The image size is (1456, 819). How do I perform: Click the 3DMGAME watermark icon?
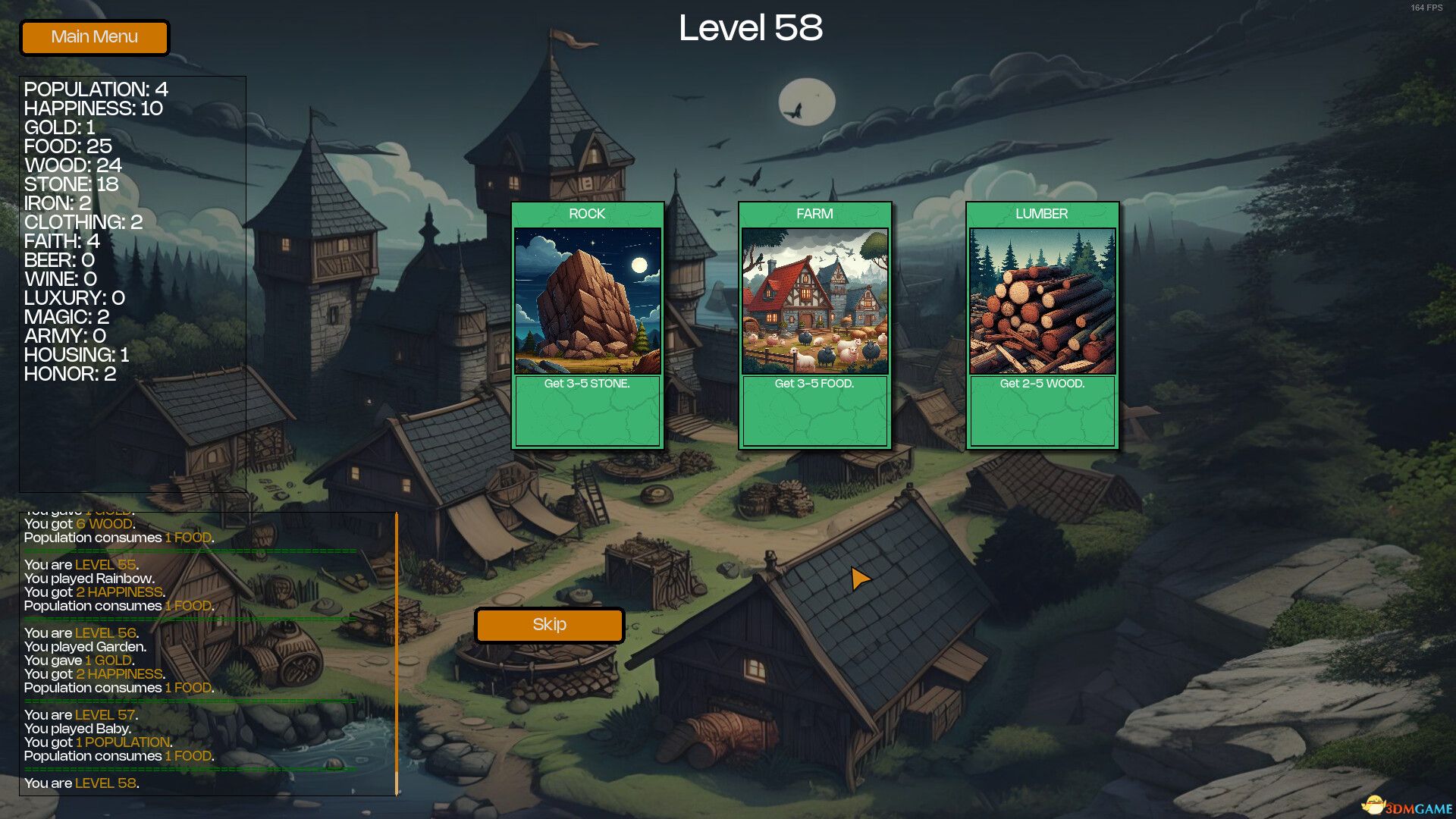click(1374, 805)
